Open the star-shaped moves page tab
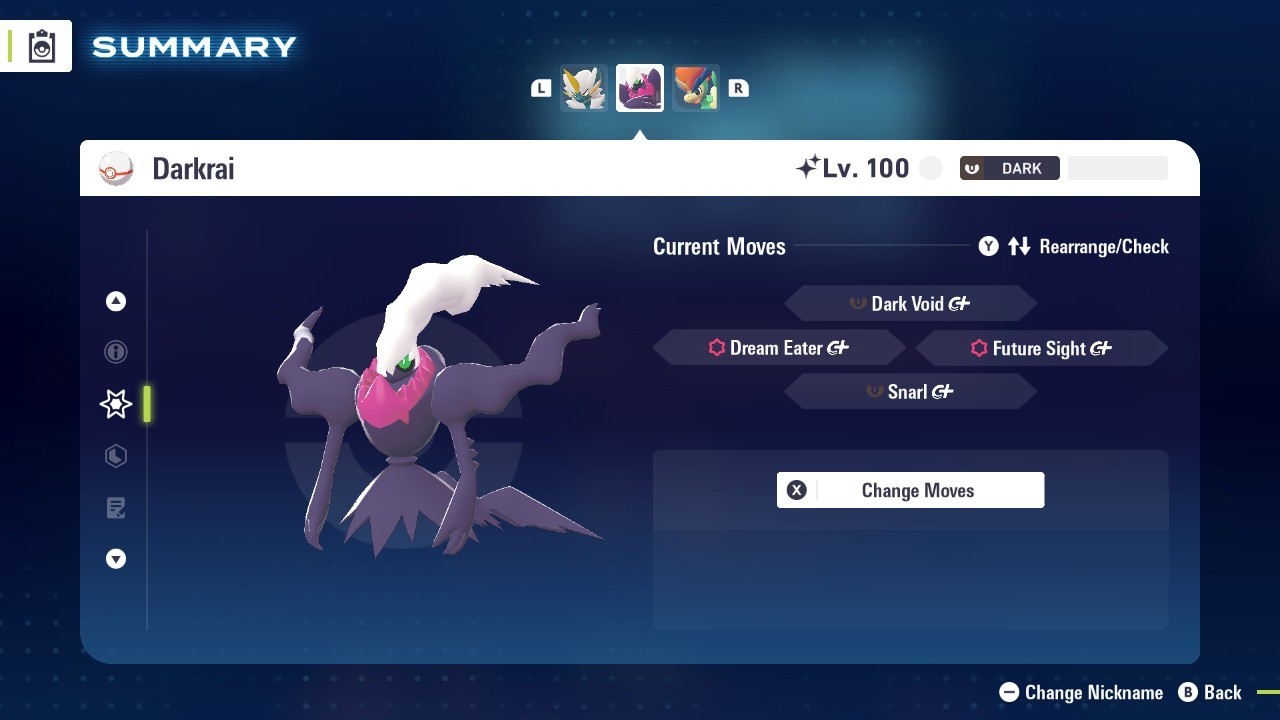Screen dimensions: 1280x720 [x=116, y=404]
